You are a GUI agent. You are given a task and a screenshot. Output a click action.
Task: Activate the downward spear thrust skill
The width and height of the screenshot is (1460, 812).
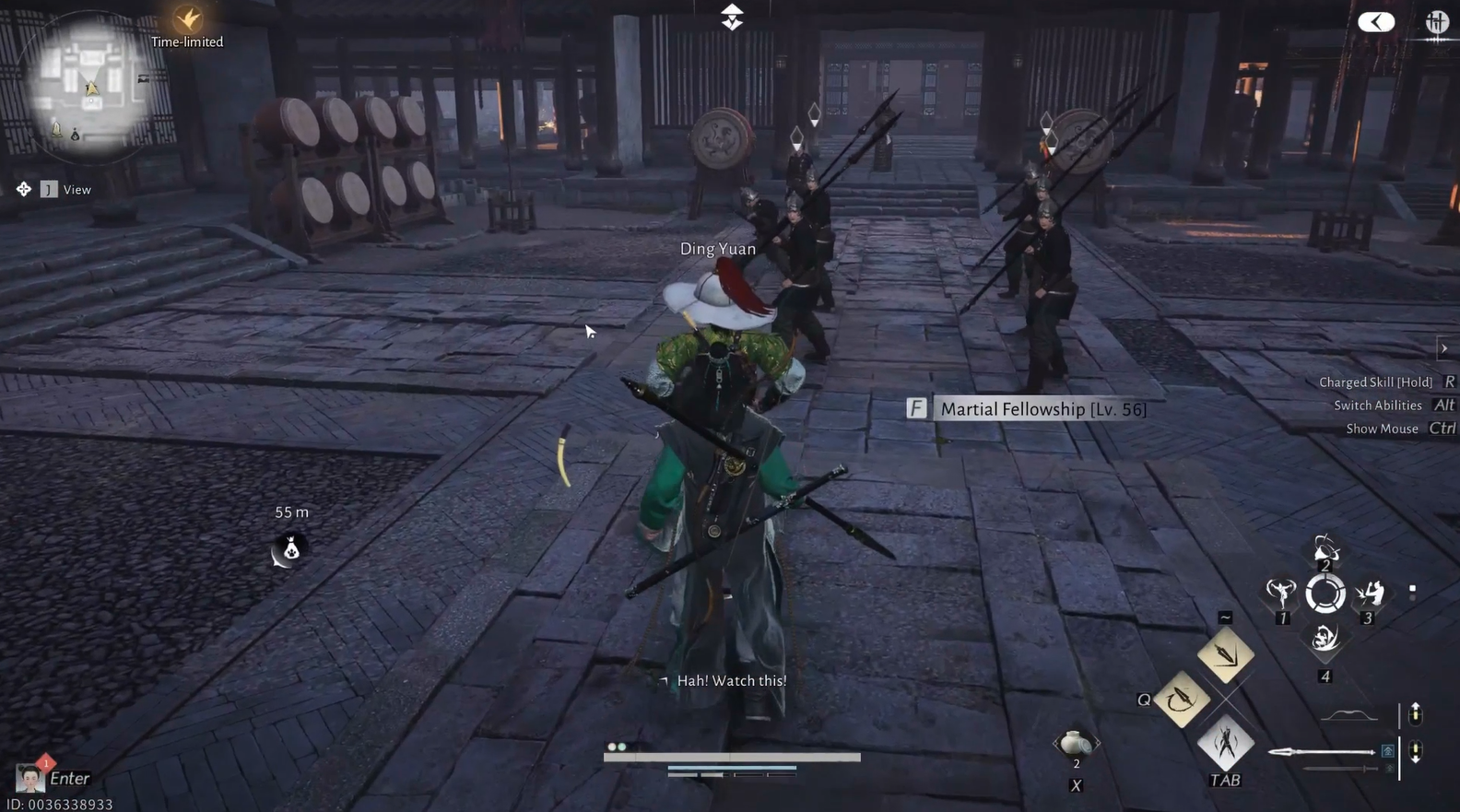click(1225, 655)
